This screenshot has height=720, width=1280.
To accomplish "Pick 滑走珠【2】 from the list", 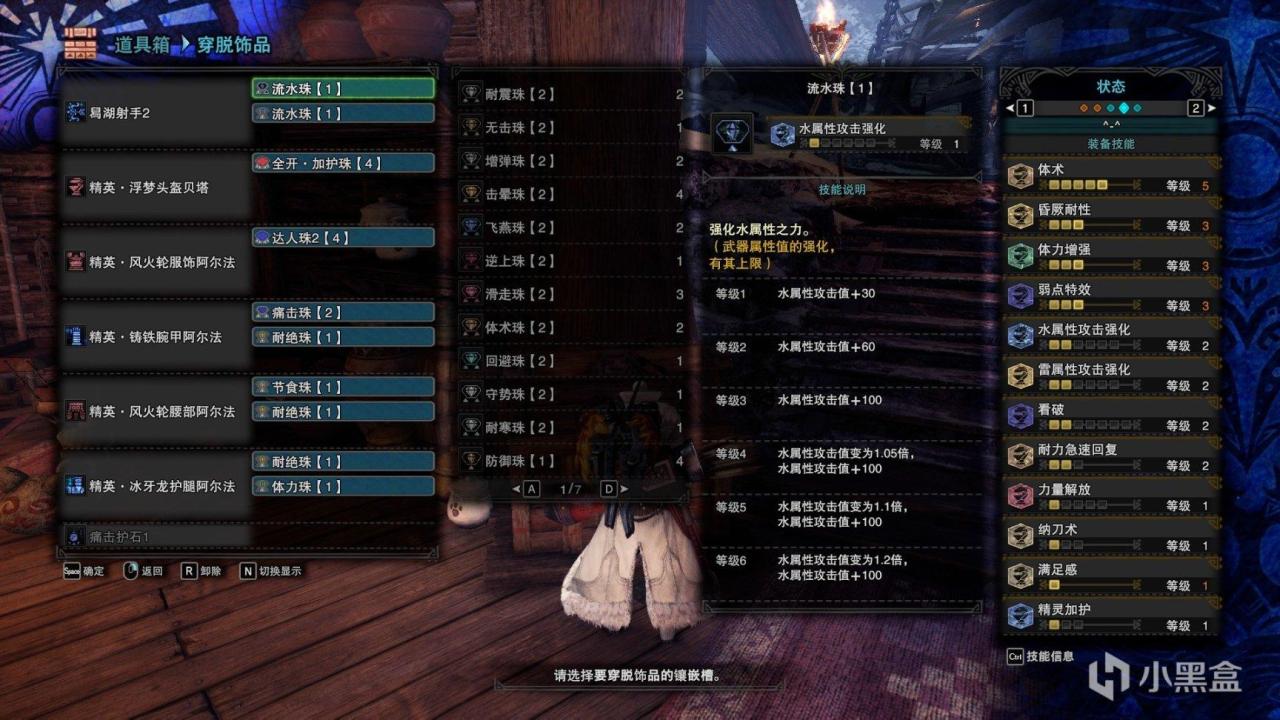I will coord(570,294).
